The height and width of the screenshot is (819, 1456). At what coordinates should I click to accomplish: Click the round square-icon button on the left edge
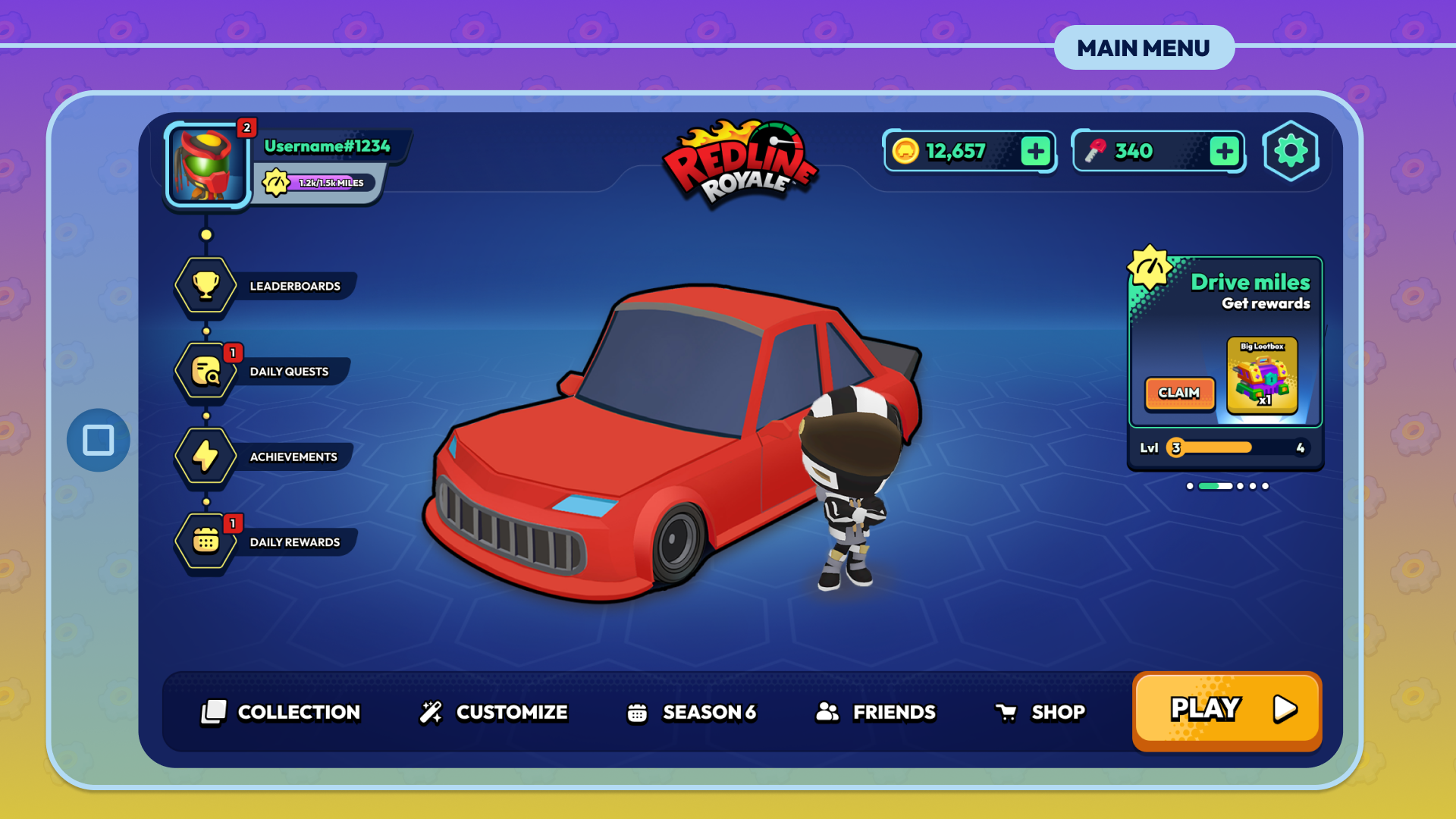tap(99, 440)
